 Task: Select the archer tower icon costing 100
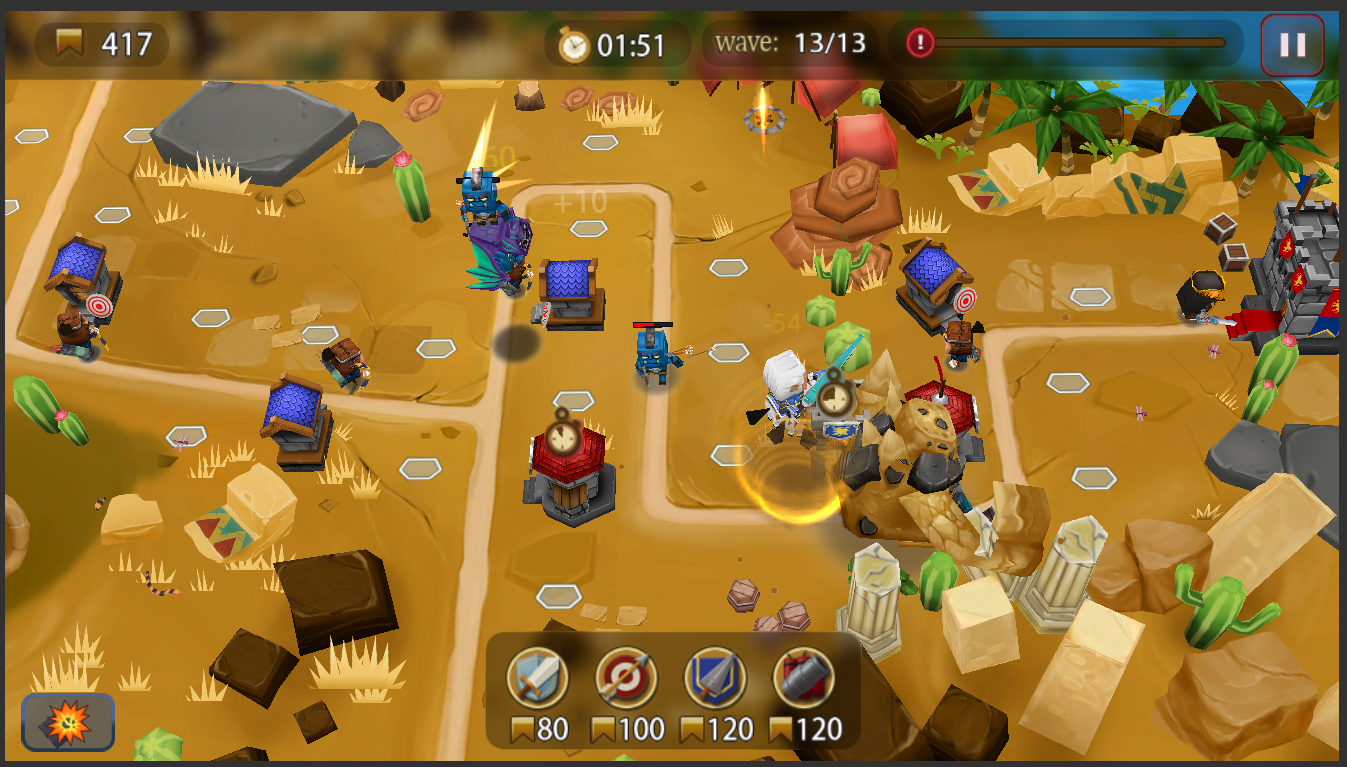628,680
